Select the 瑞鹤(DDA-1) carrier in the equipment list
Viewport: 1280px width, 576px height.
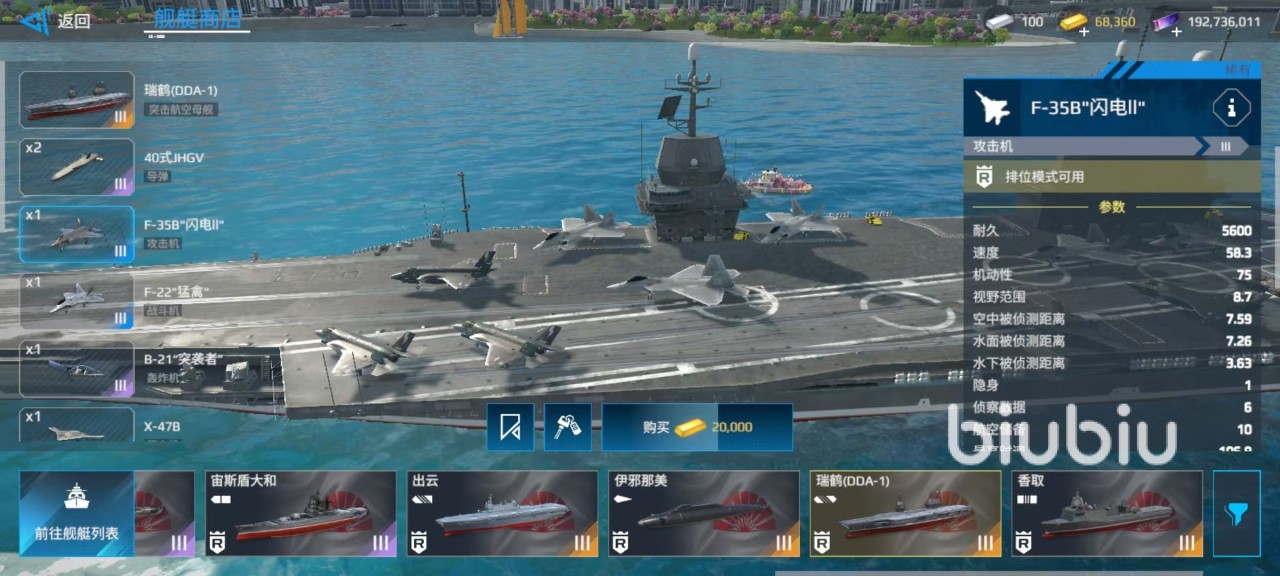(x=77, y=99)
